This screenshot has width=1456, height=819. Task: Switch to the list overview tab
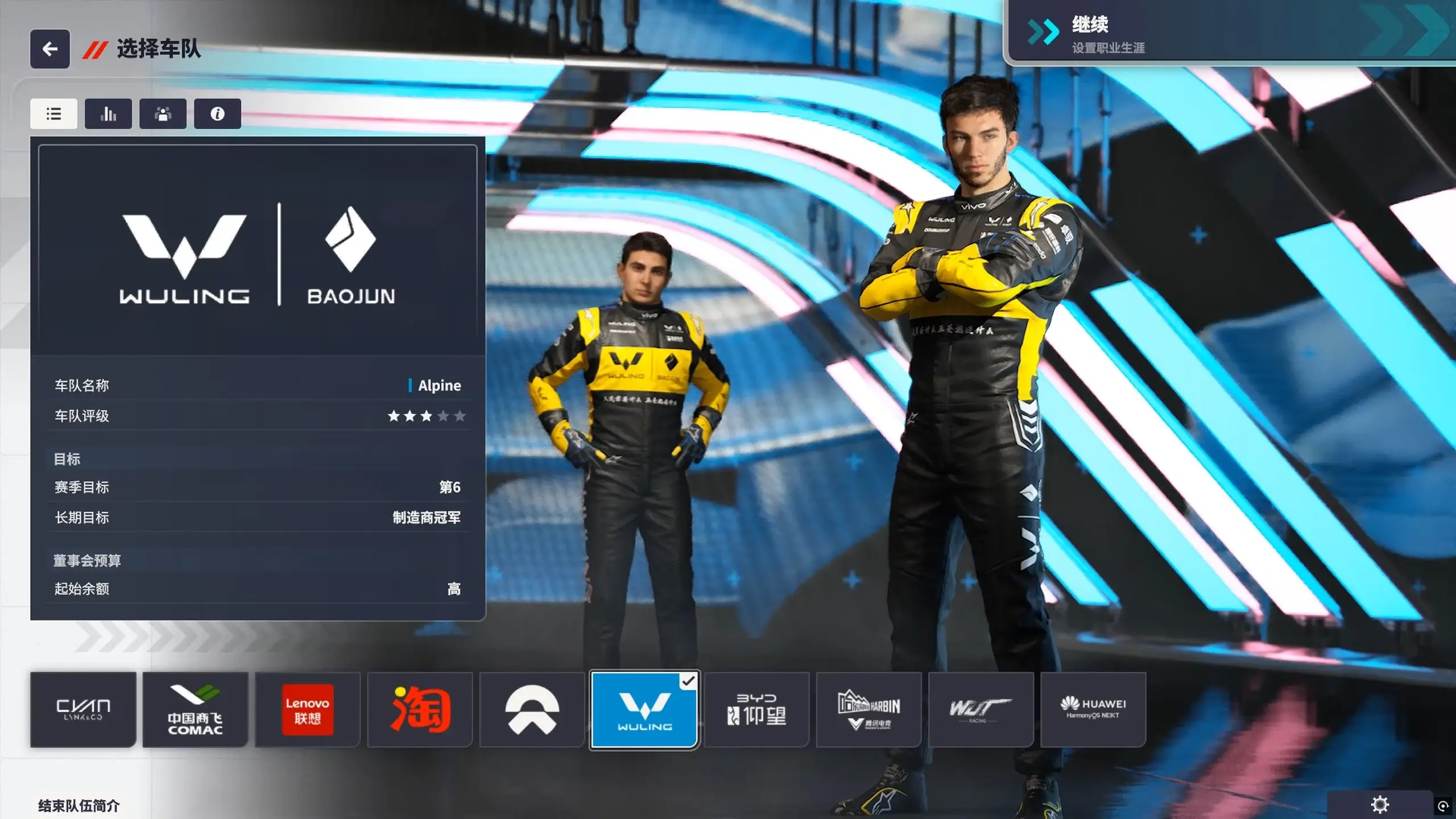tap(53, 114)
